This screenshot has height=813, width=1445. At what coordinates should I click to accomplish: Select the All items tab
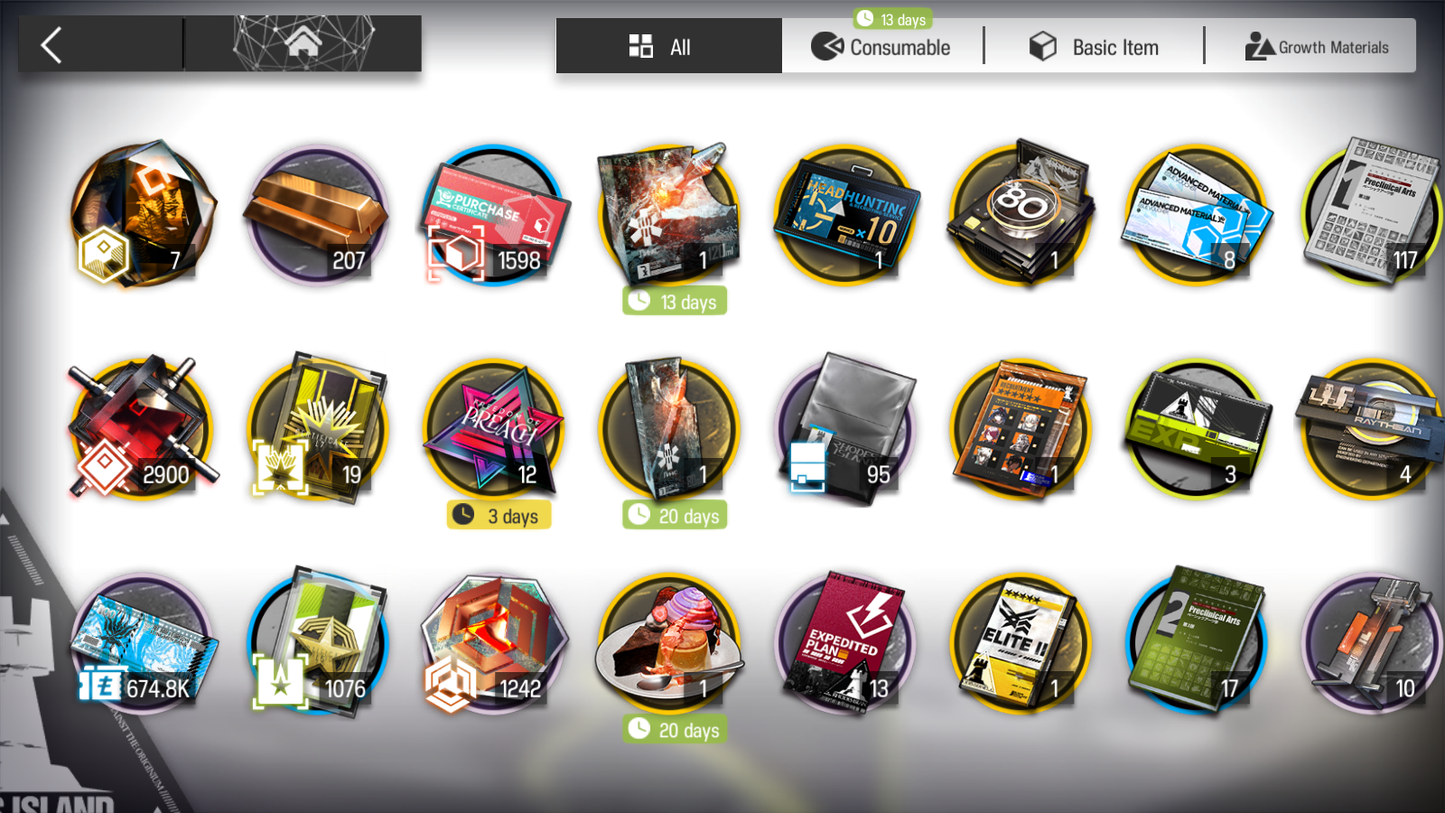(x=668, y=47)
